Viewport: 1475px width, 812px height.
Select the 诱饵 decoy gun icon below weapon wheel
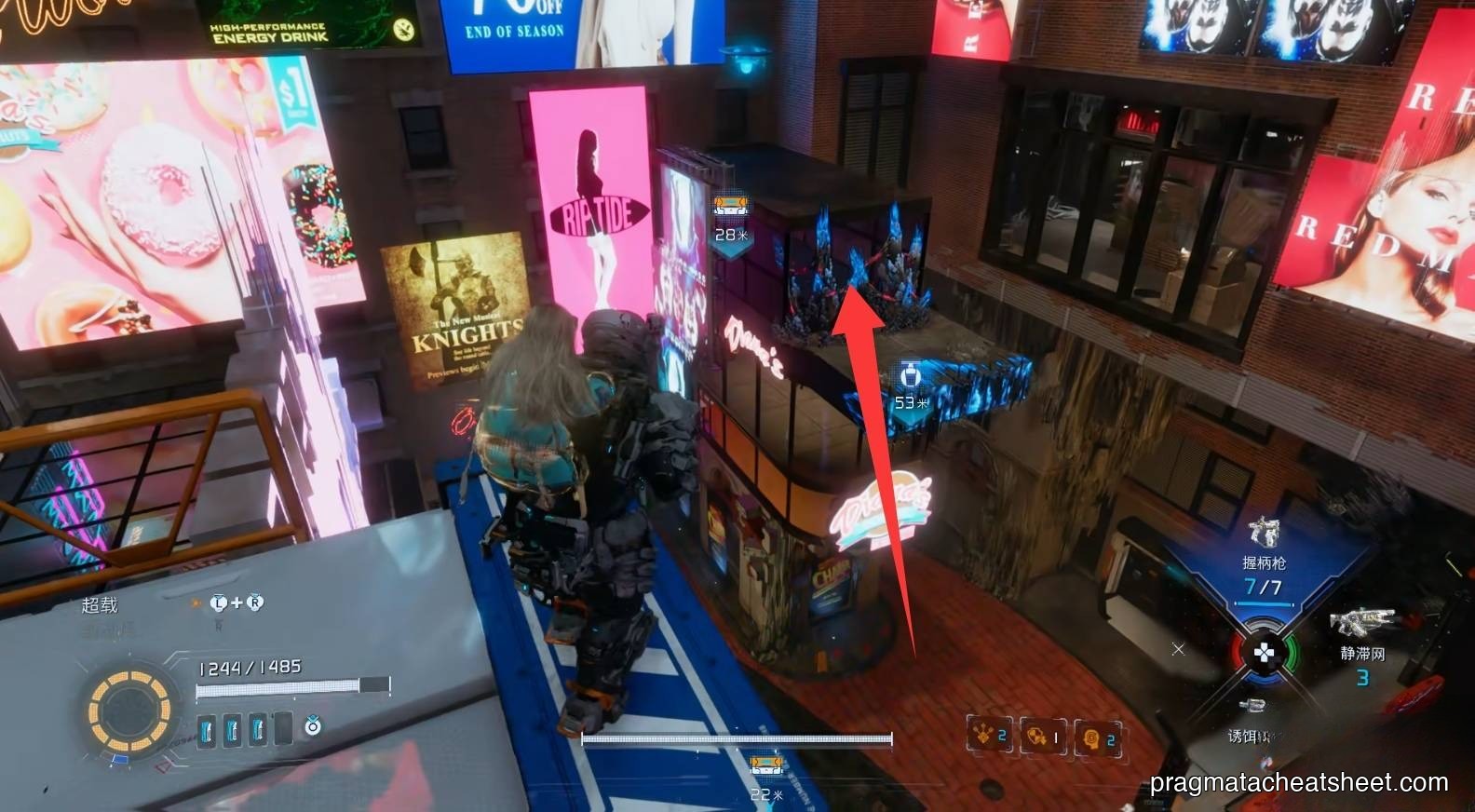[1253, 705]
